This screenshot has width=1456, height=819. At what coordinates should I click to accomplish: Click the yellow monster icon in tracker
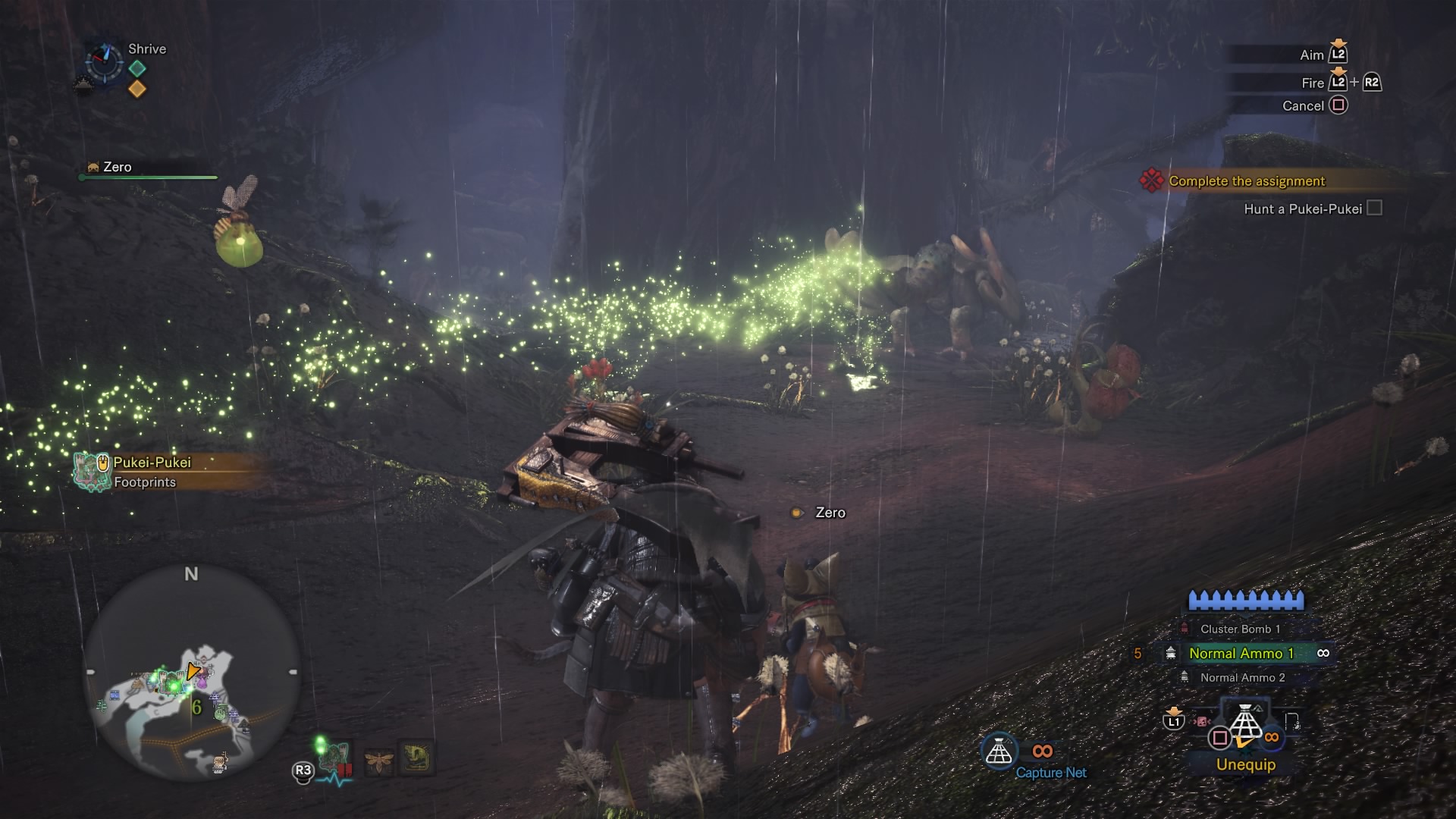click(x=416, y=757)
